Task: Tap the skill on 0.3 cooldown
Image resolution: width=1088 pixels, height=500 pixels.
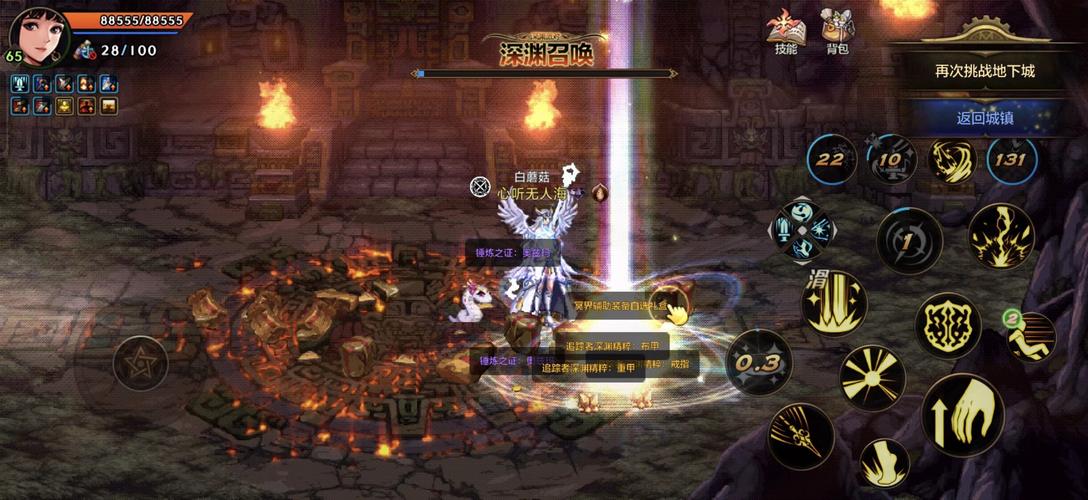Action: [x=759, y=362]
